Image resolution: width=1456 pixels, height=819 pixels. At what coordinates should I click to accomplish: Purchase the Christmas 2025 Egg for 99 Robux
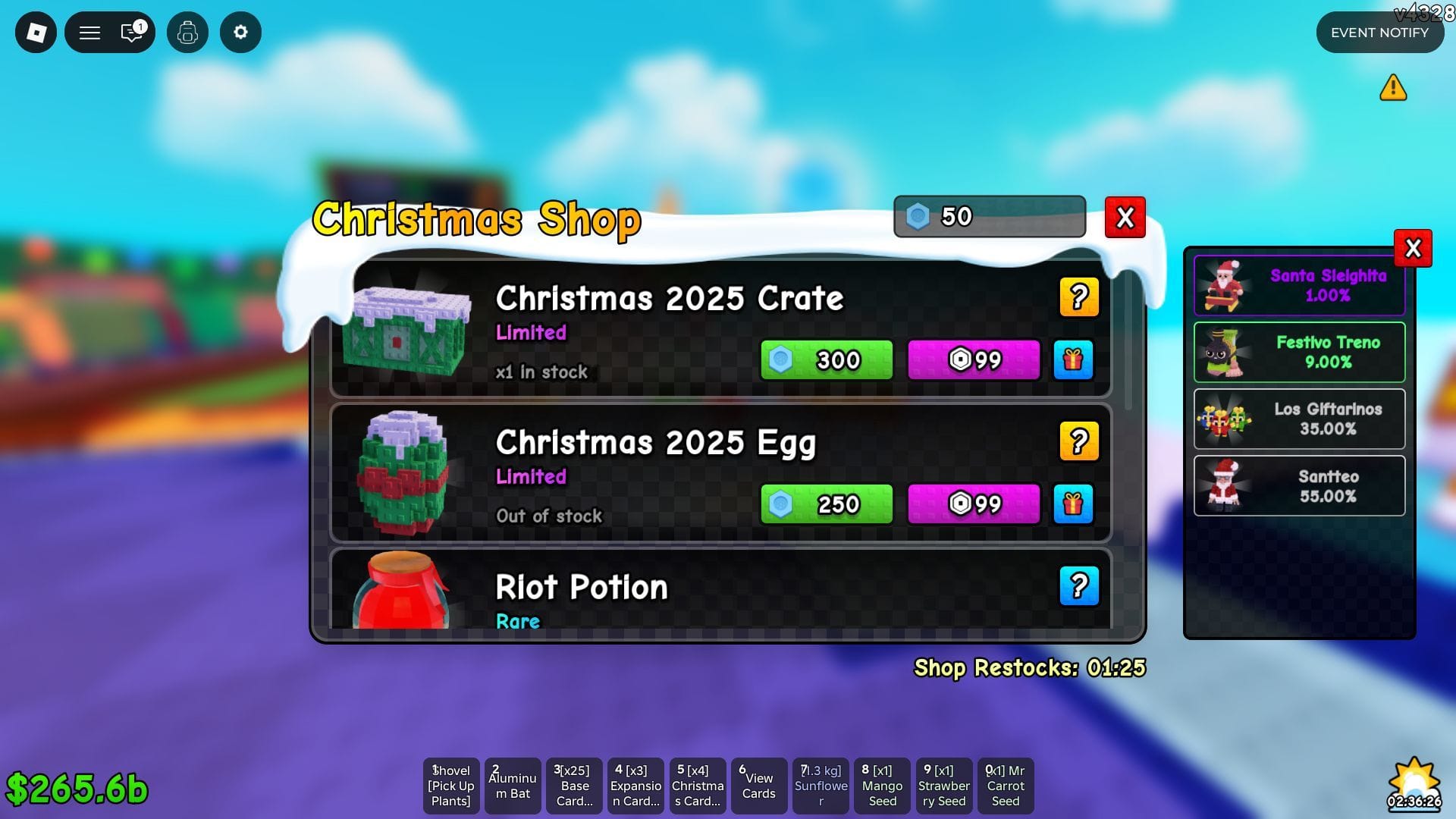973,504
